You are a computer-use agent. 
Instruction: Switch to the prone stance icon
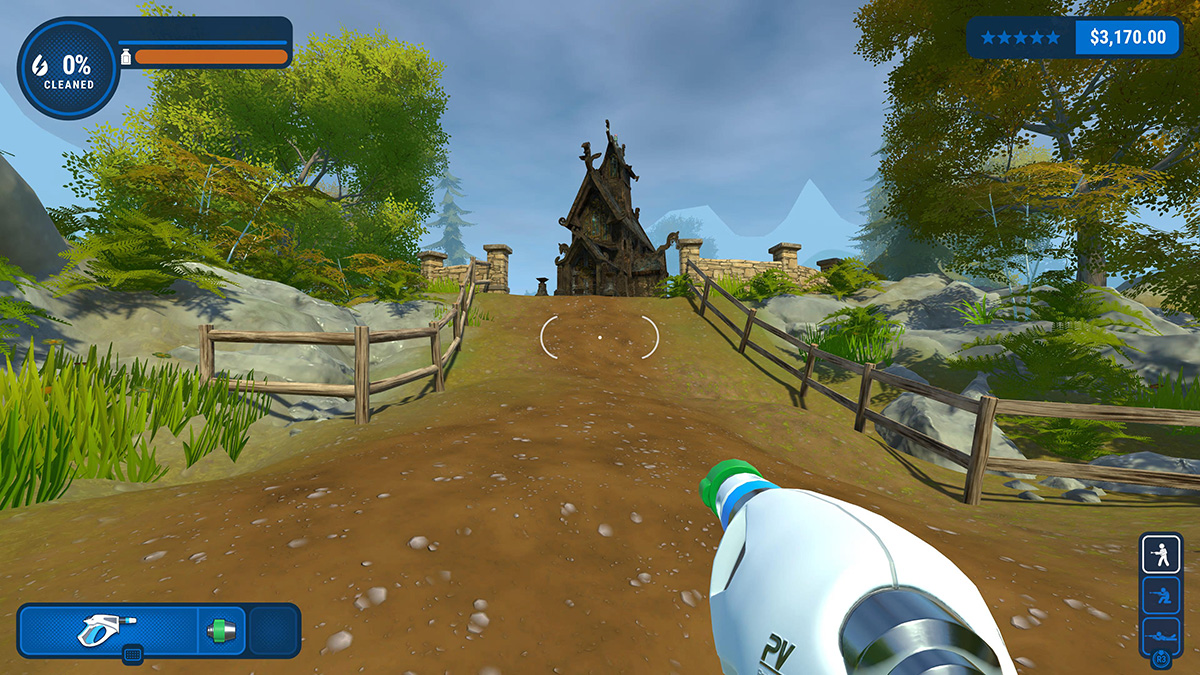1161,633
